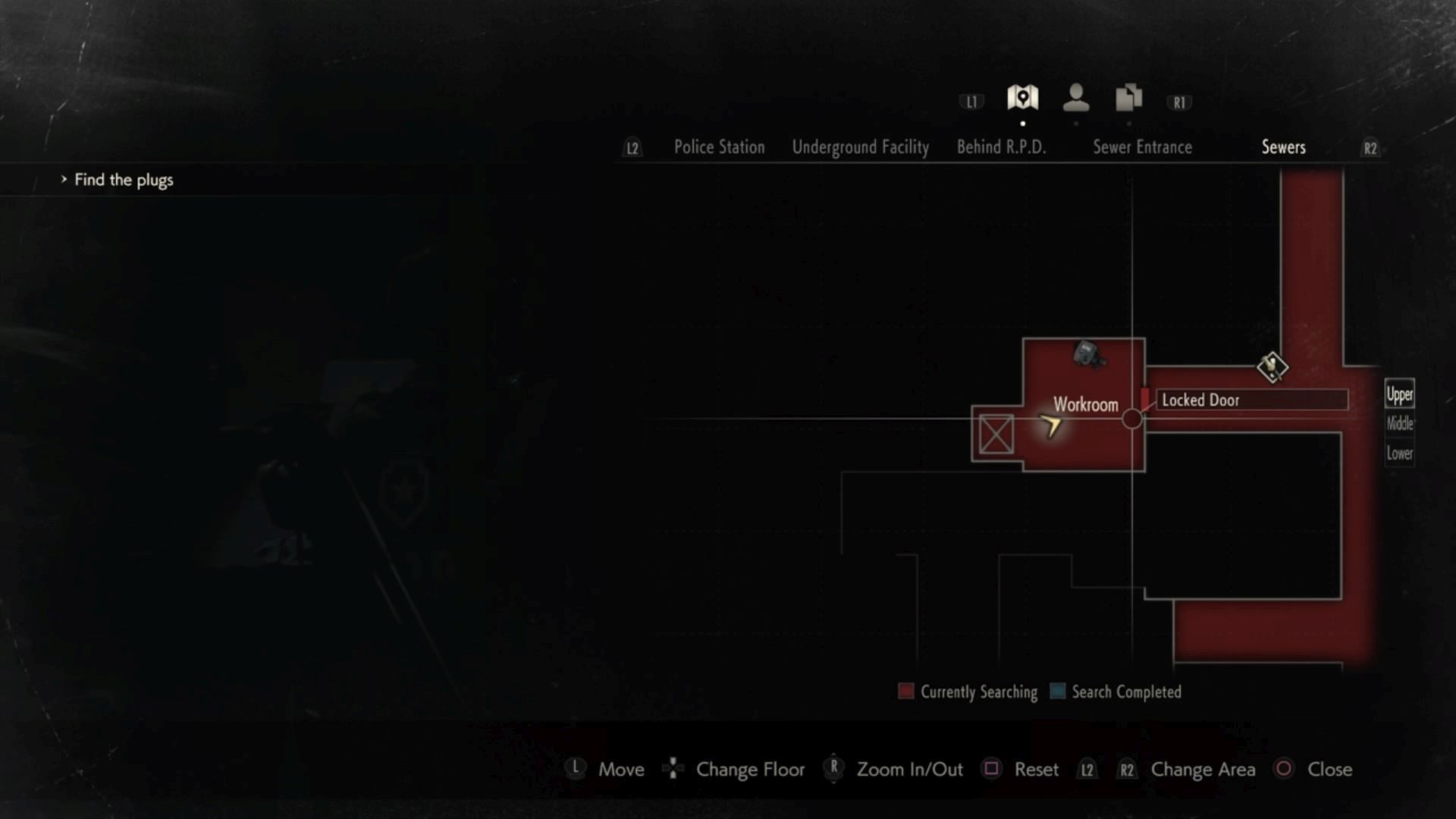Image resolution: width=1456 pixels, height=819 pixels.
Task: Switch to the Upper floor
Action: tap(1399, 394)
